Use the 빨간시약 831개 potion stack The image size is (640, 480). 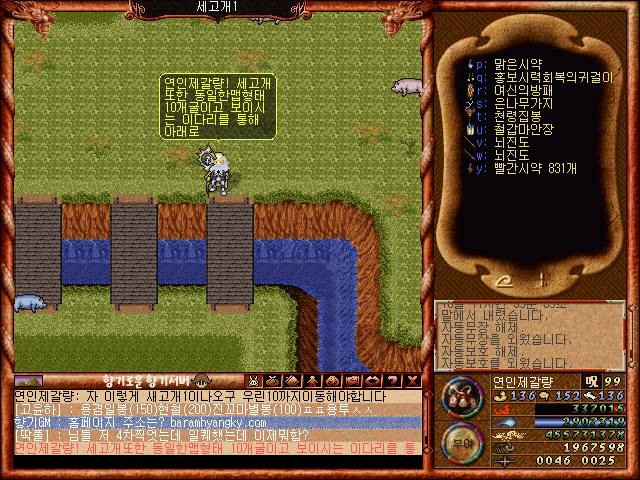(x=535, y=168)
